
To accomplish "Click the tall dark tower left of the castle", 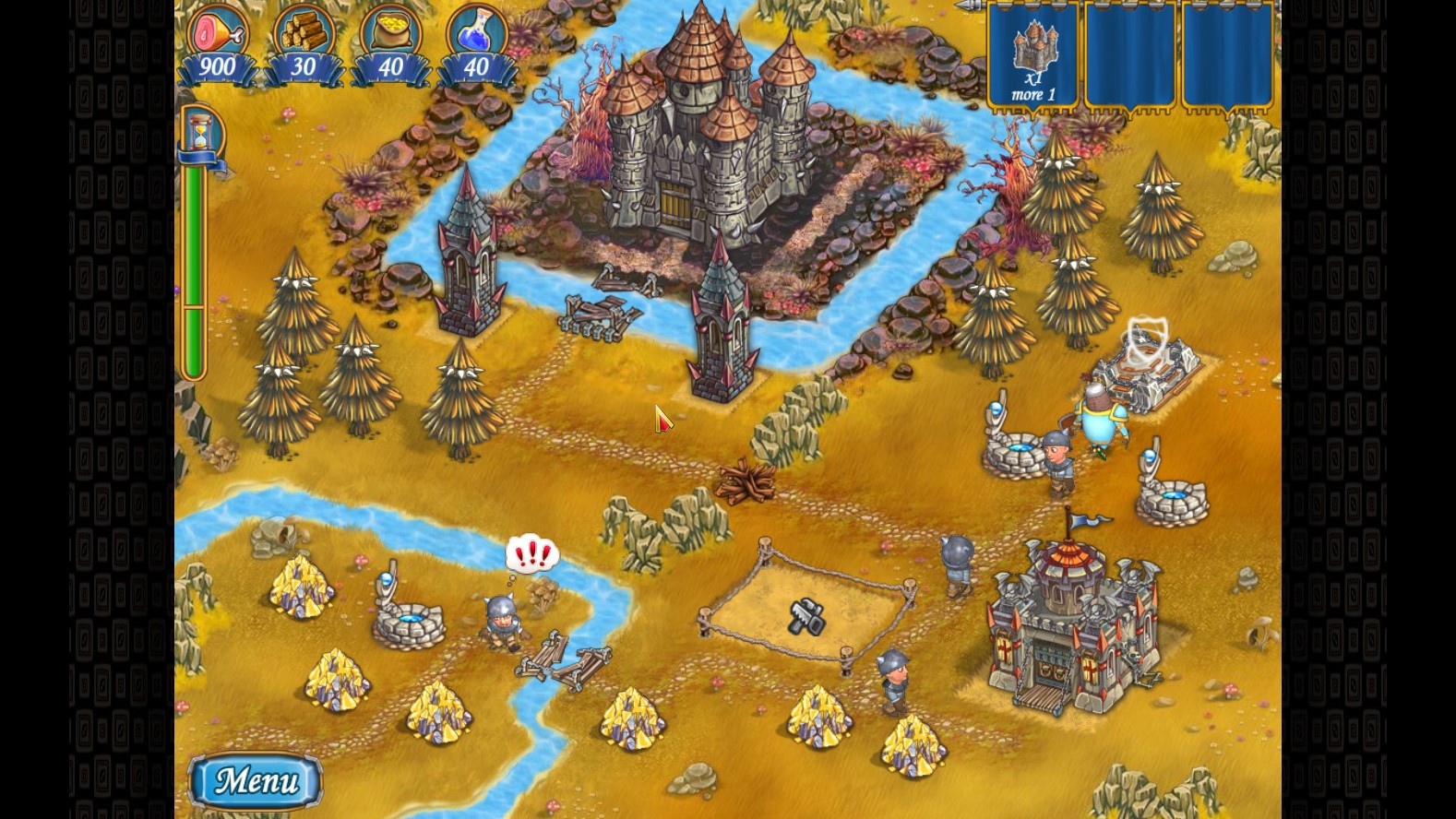I will (467, 258).
